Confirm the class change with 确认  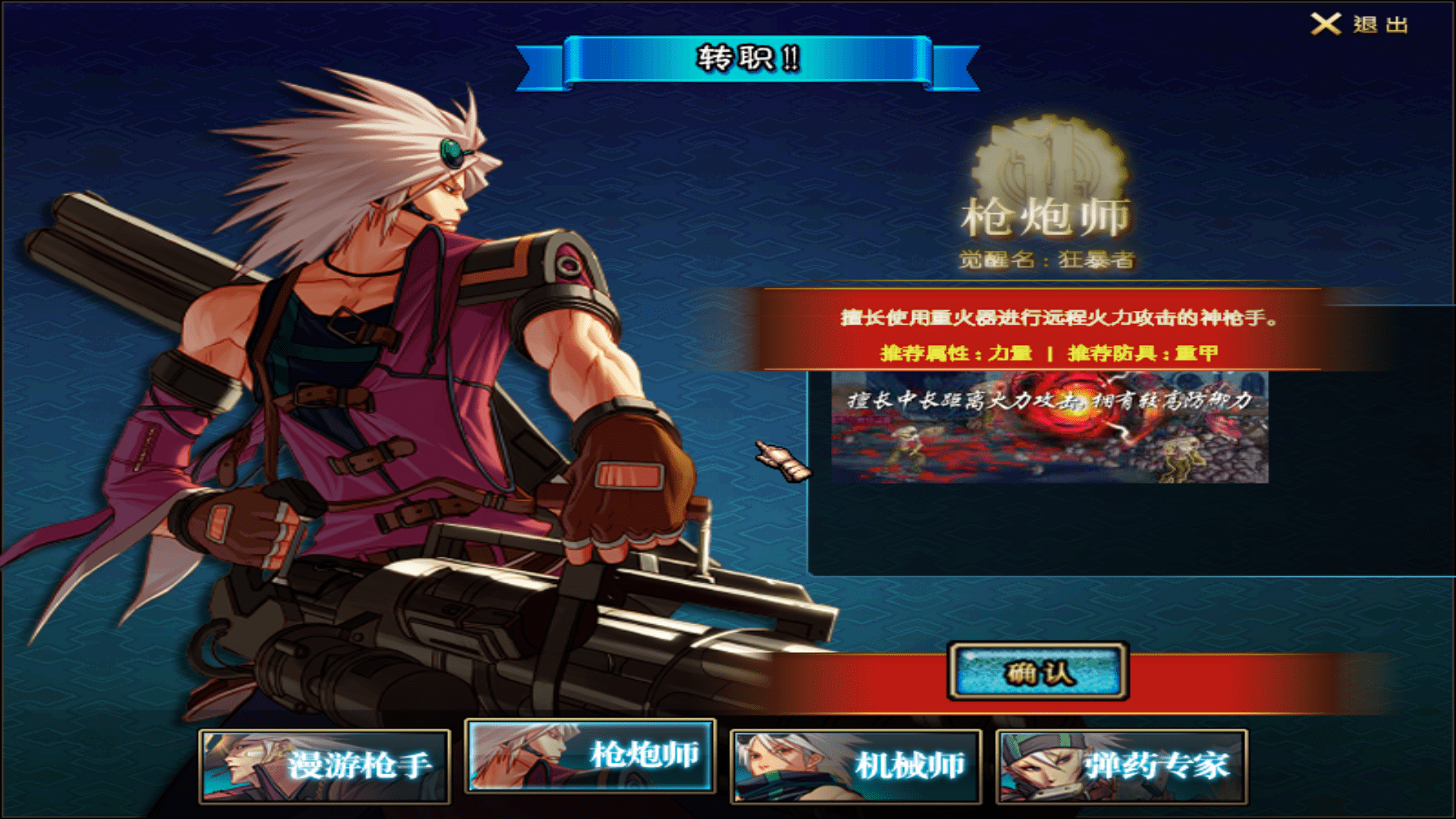coord(1038,672)
